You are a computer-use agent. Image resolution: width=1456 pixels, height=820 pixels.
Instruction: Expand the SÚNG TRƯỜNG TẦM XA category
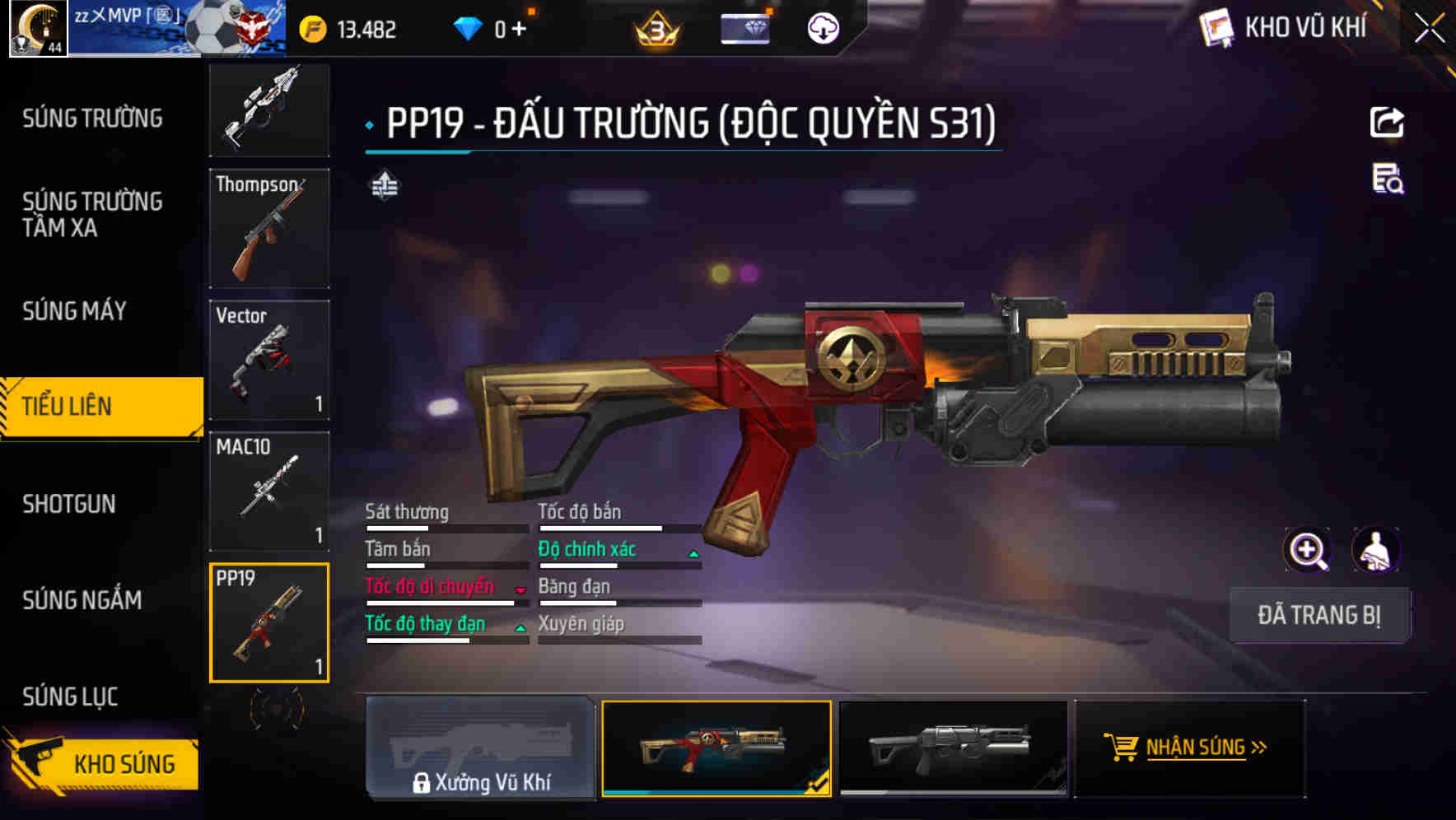[91, 215]
